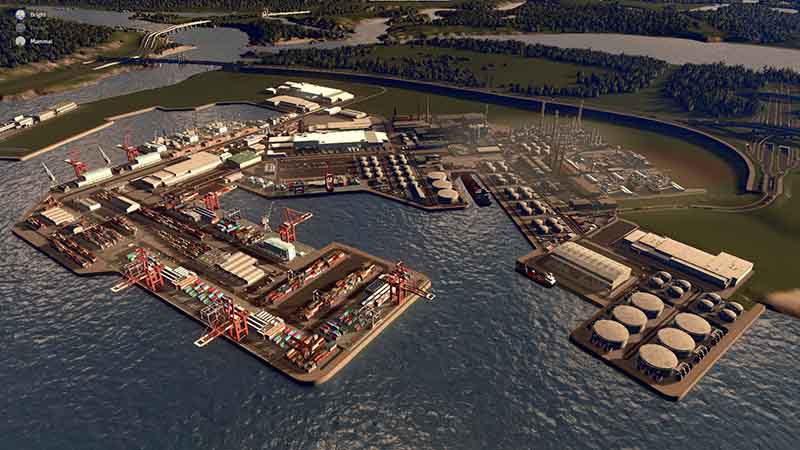This screenshot has width=800, height=450.
Task: Click the unlabeled middle circular icon
Action: tap(20, 28)
